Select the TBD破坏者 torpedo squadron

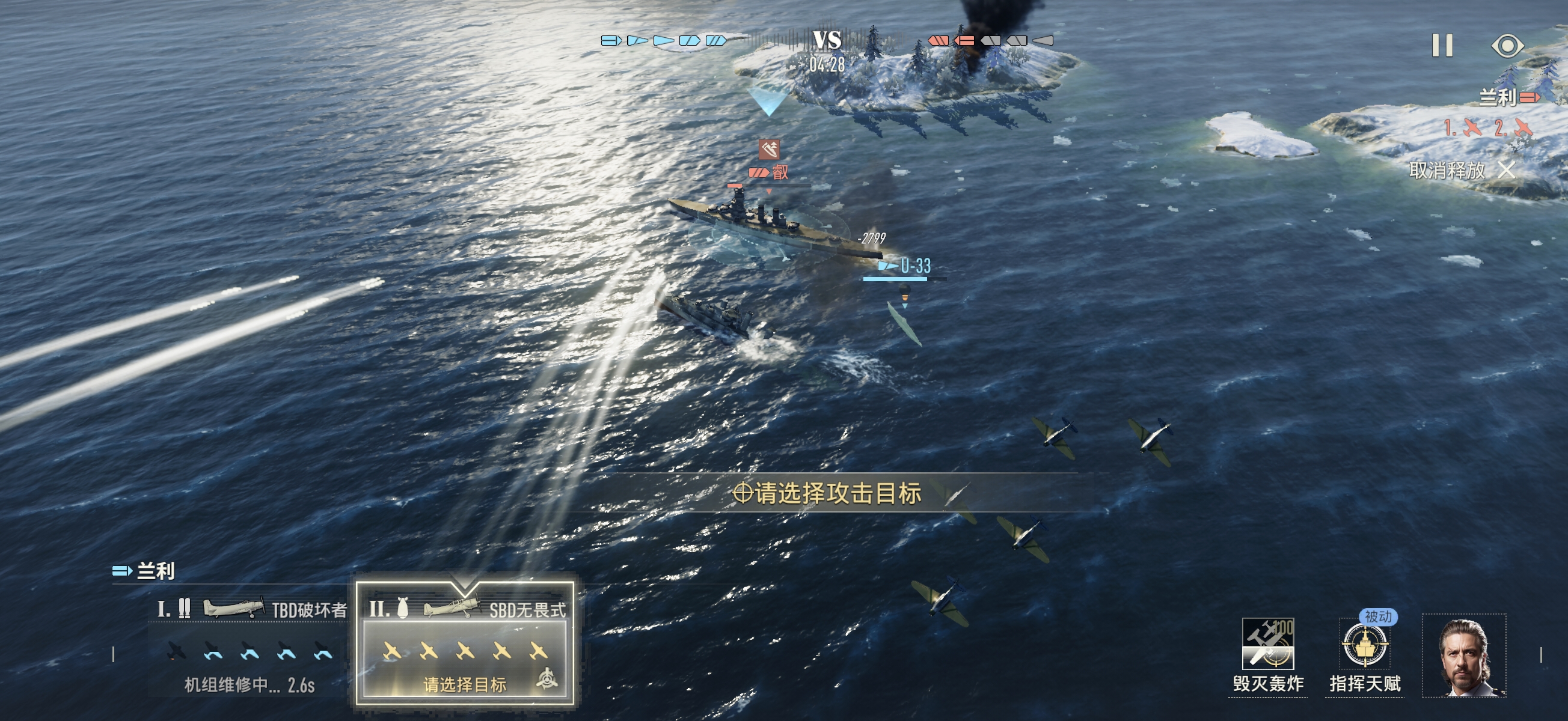pyautogui.click(x=250, y=645)
